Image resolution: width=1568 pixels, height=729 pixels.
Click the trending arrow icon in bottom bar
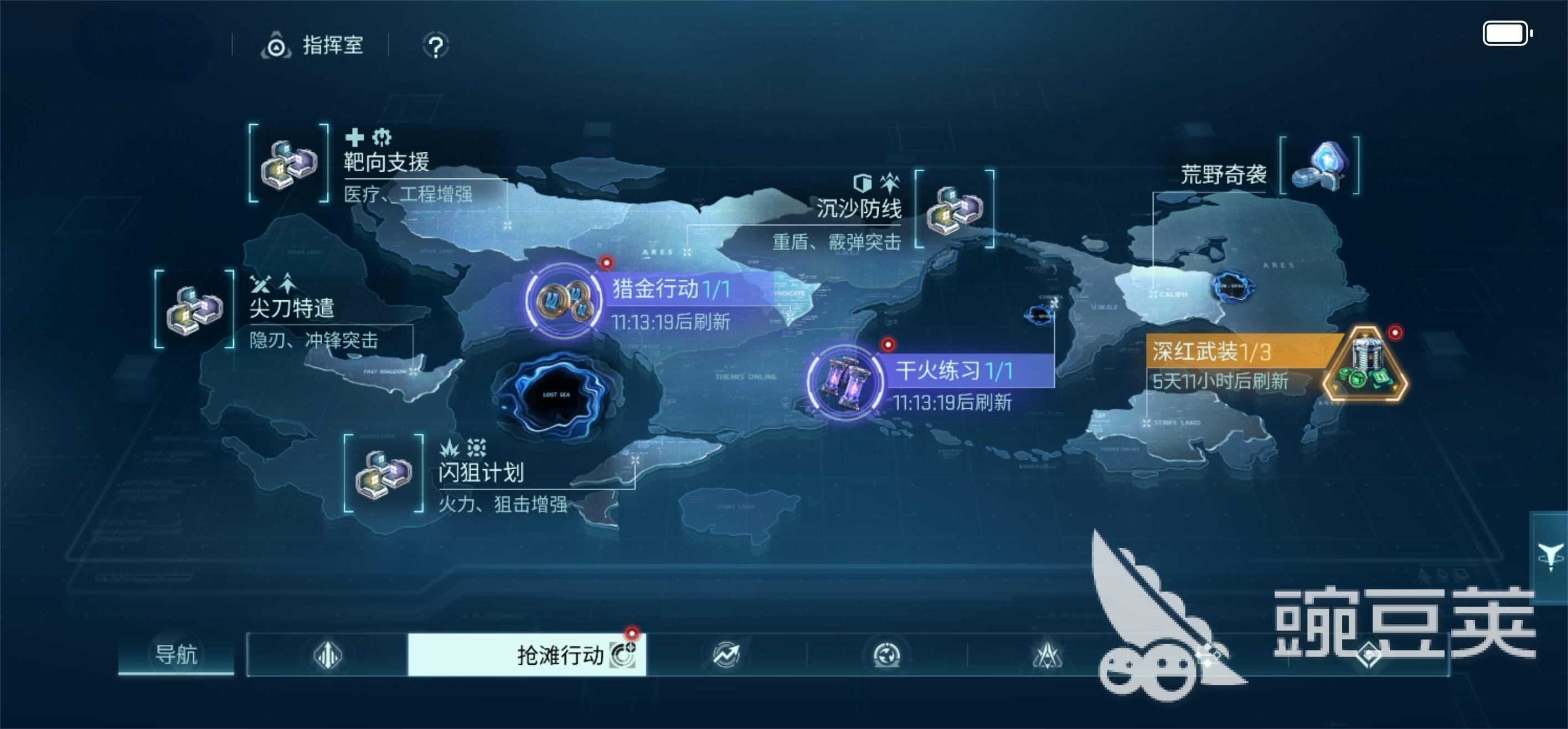click(726, 654)
